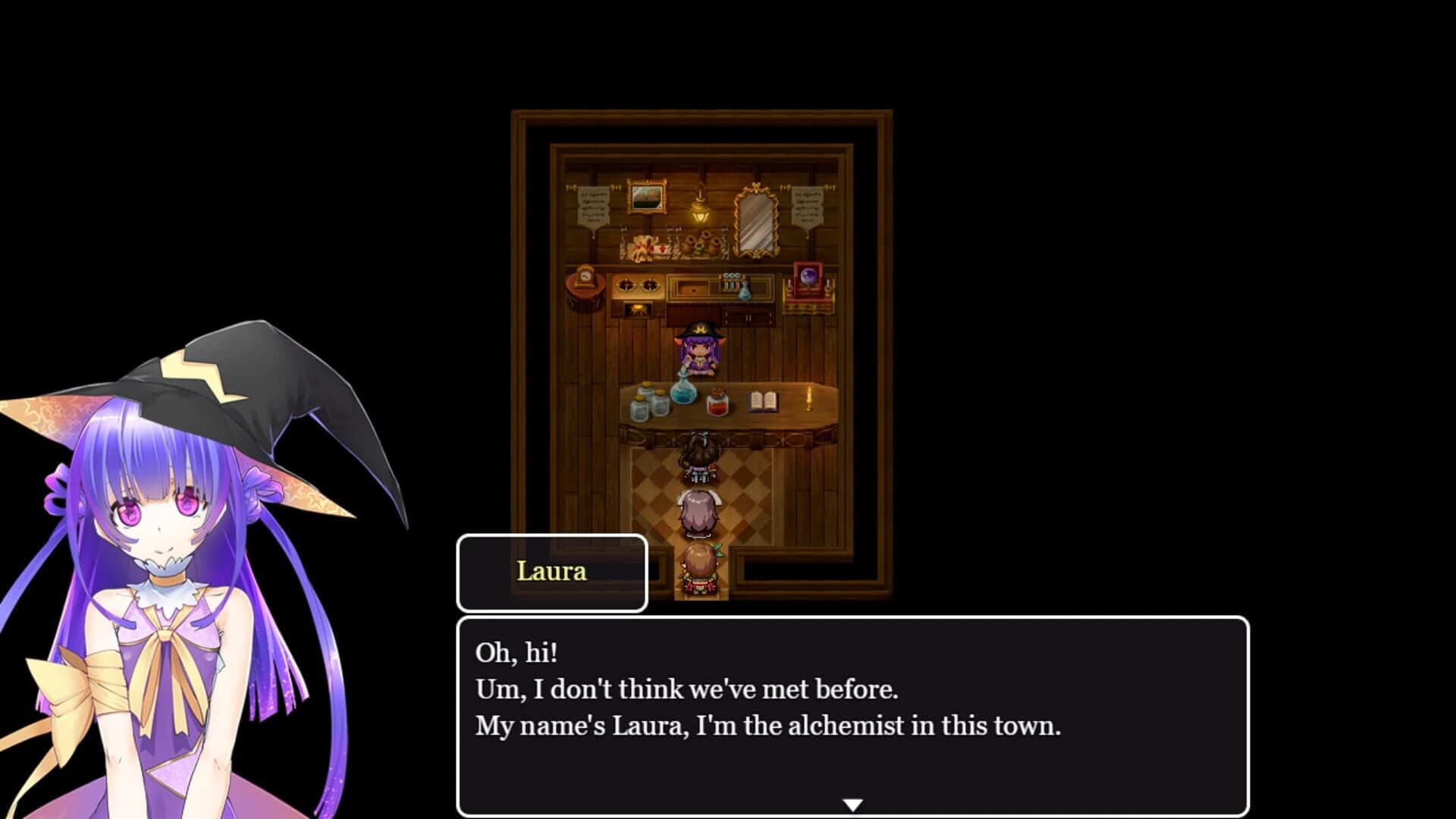The height and width of the screenshot is (819, 1456).
Task: Click the crystal ball on the shelf
Action: [x=809, y=277]
